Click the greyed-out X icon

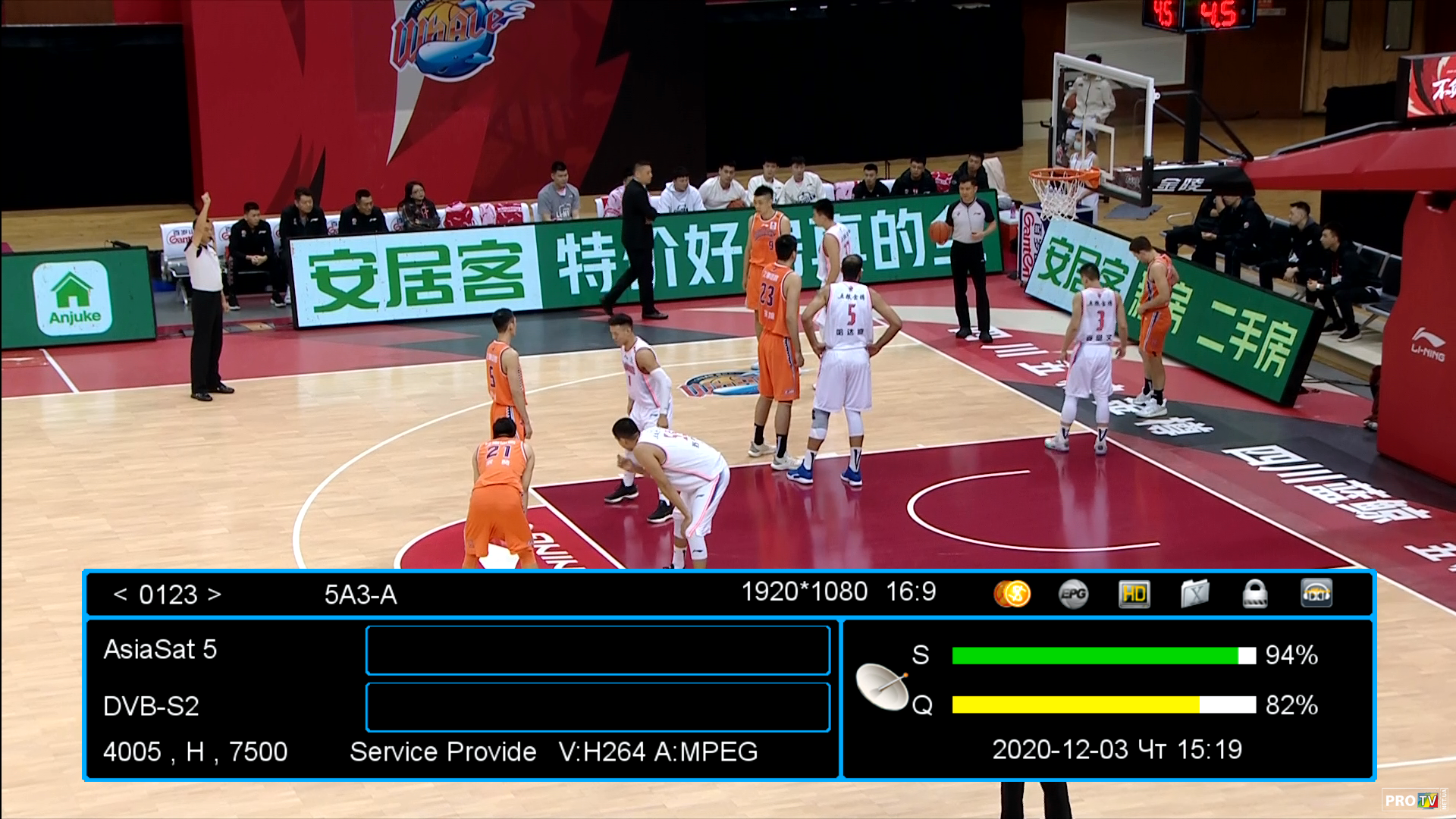coord(1194,594)
